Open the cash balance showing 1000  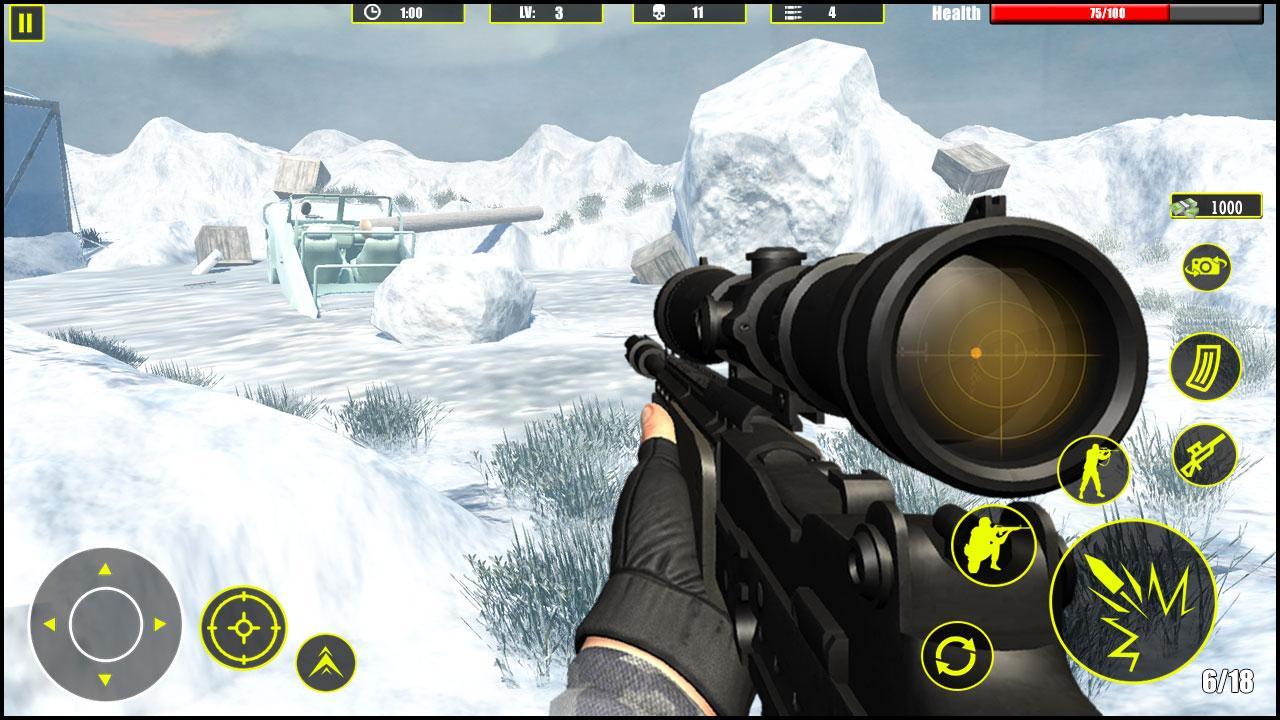pos(1216,207)
